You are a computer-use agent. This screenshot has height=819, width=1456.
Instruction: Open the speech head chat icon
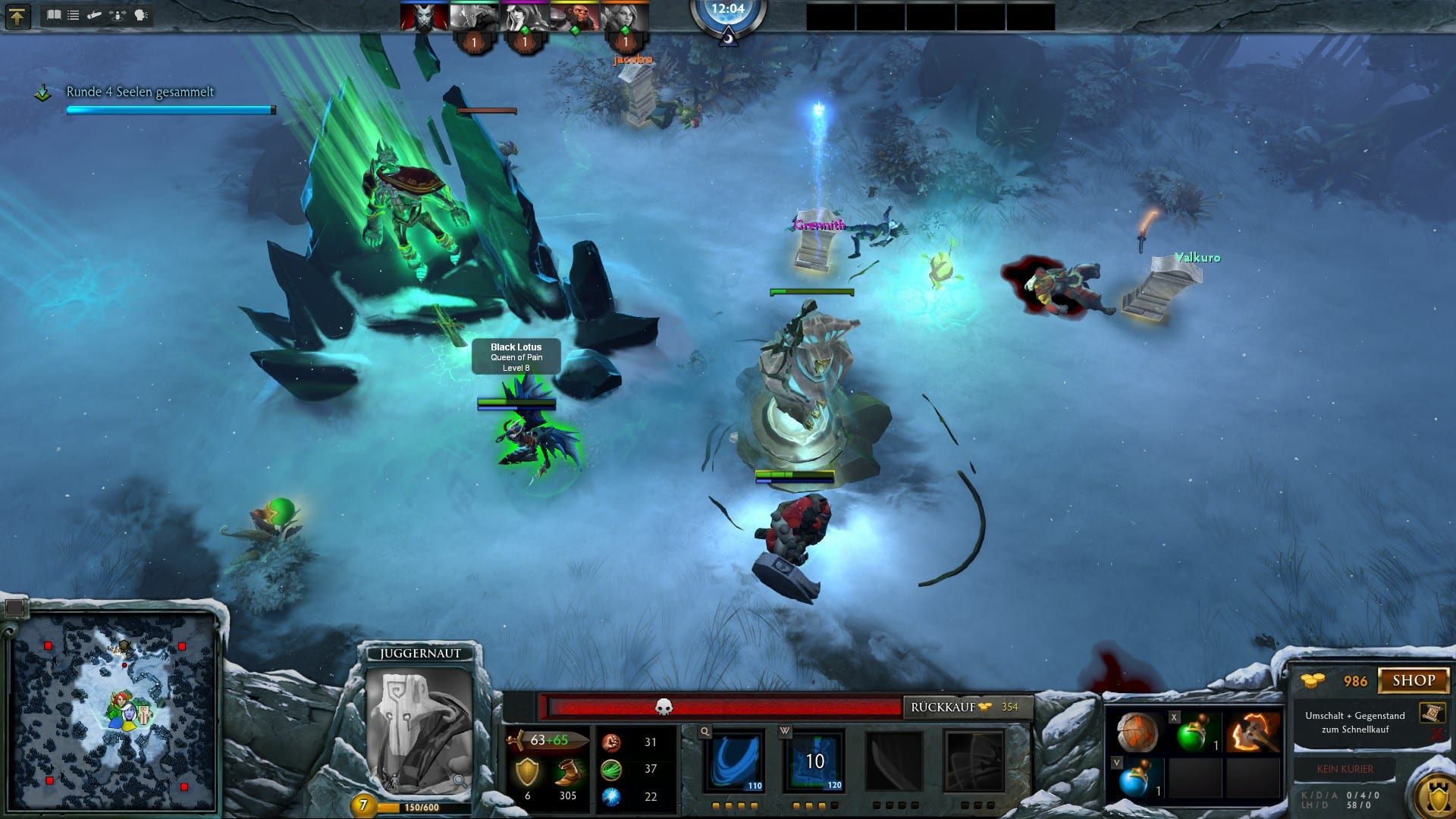point(142,15)
